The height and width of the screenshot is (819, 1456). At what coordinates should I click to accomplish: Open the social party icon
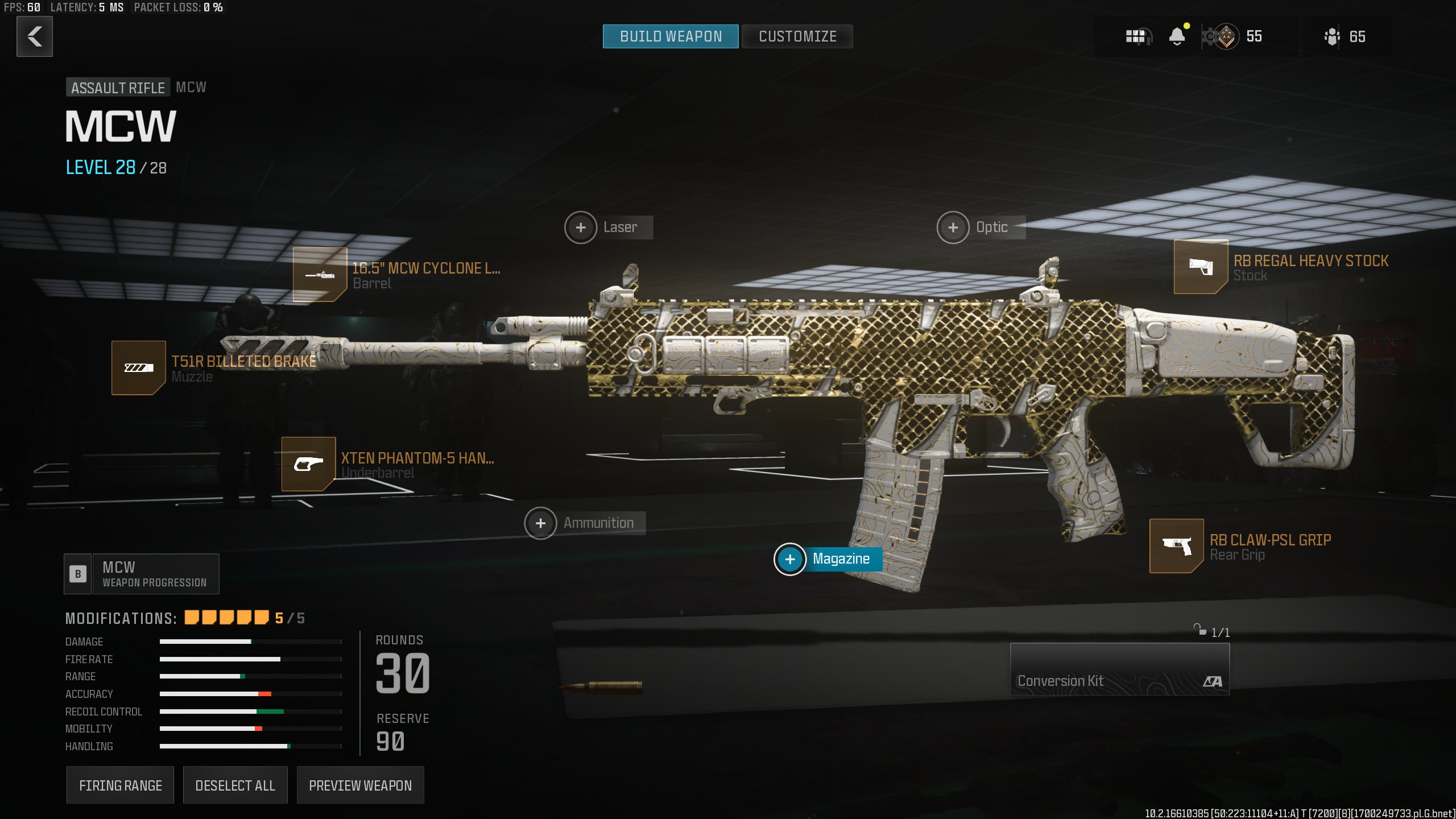(x=1333, y=37)
